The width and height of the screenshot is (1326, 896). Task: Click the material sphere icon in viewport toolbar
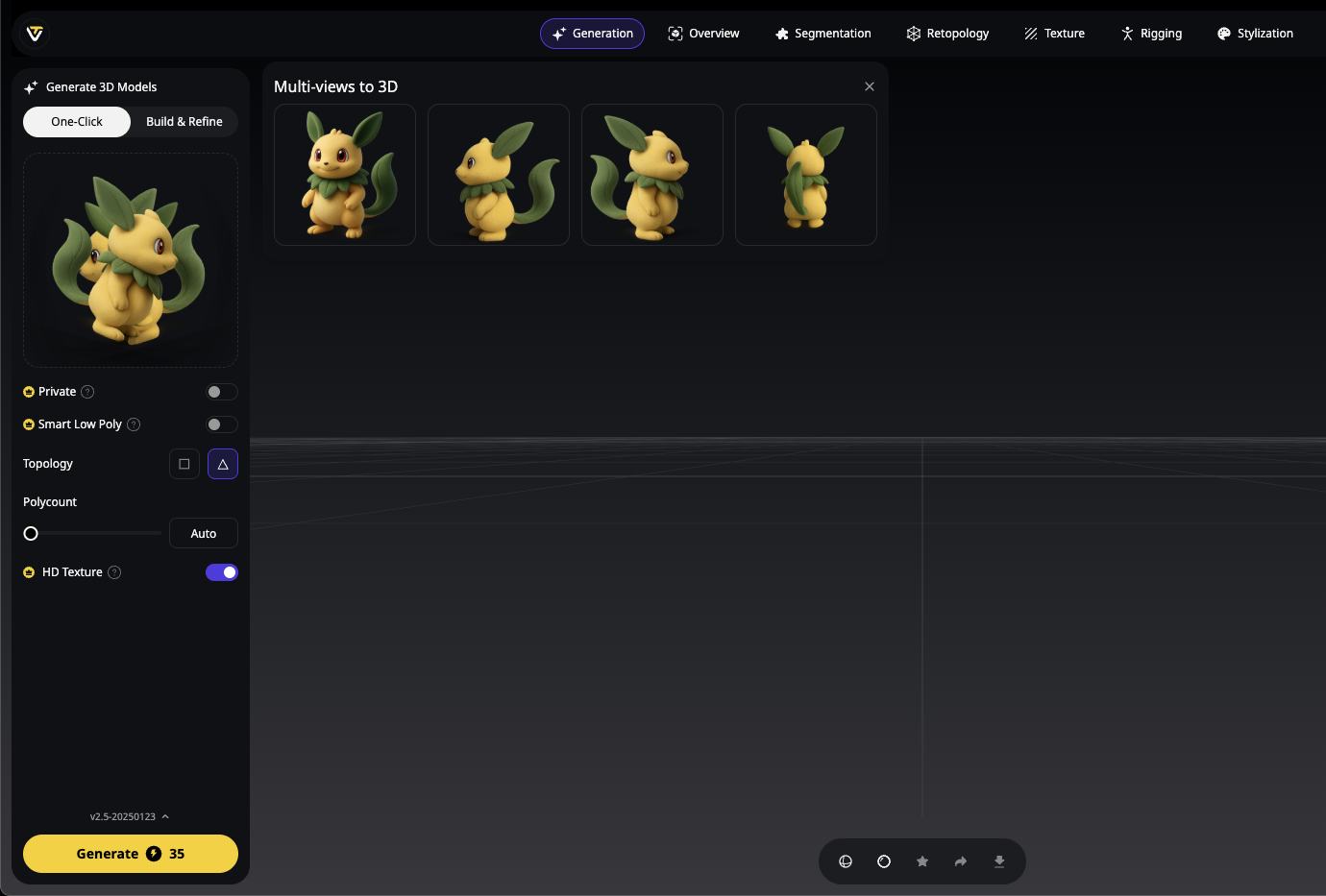click(884, 861)
